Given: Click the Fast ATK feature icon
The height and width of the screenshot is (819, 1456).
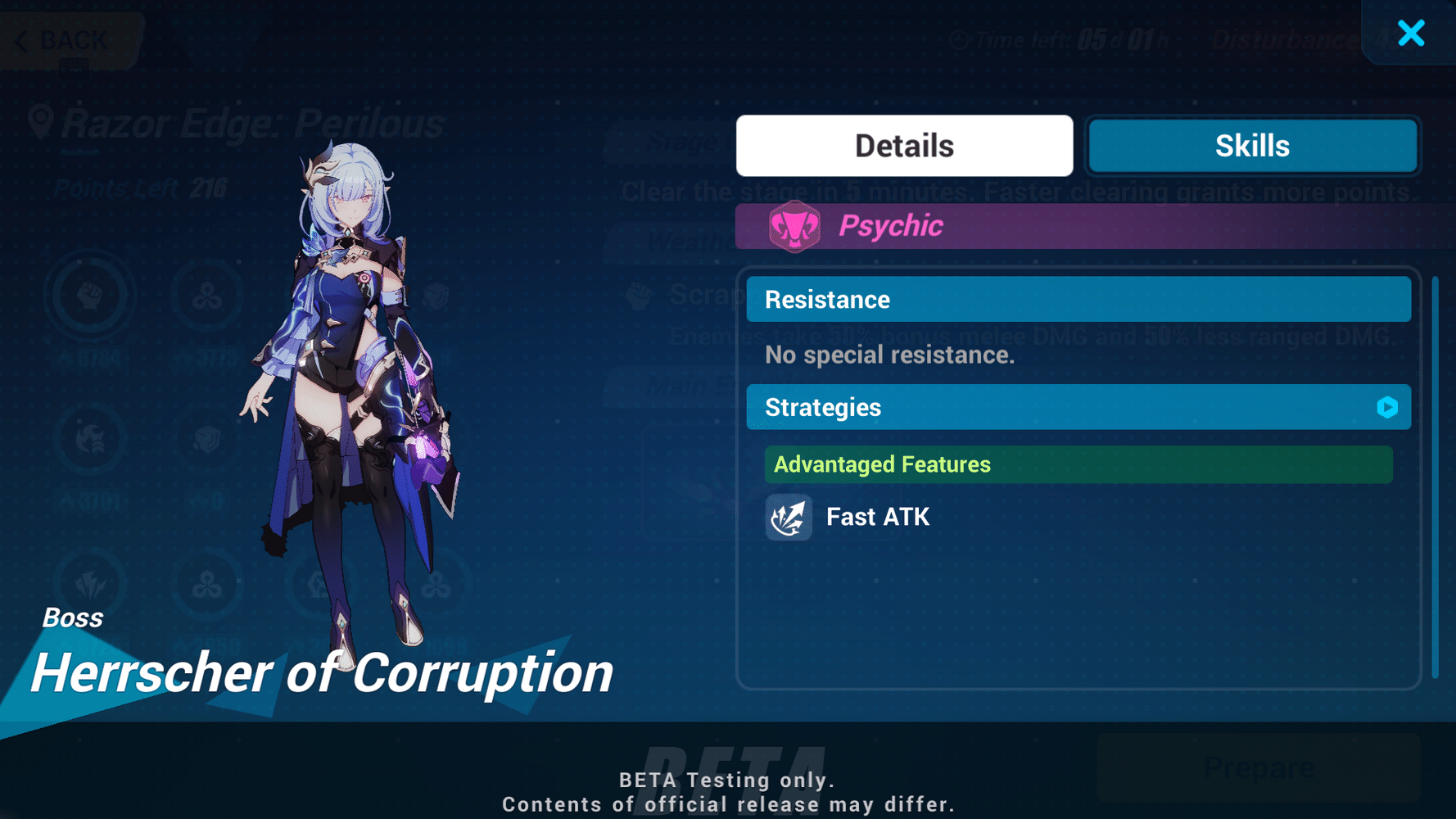Looking at the screenshot, I should [788, 517].
